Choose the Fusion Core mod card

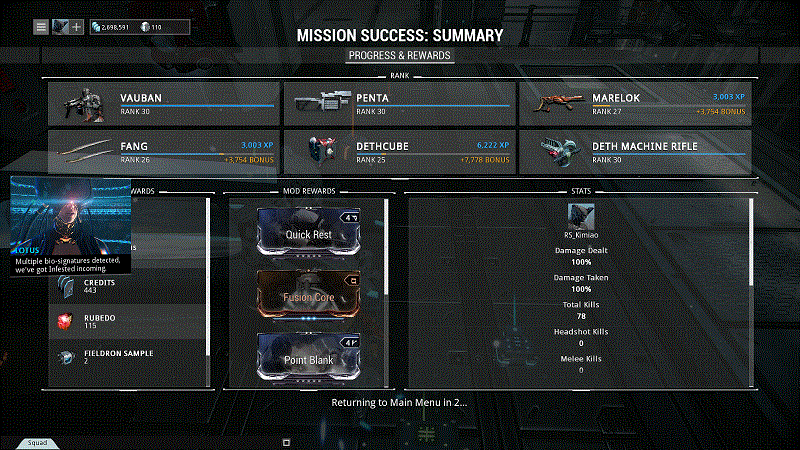coord(308,296)
